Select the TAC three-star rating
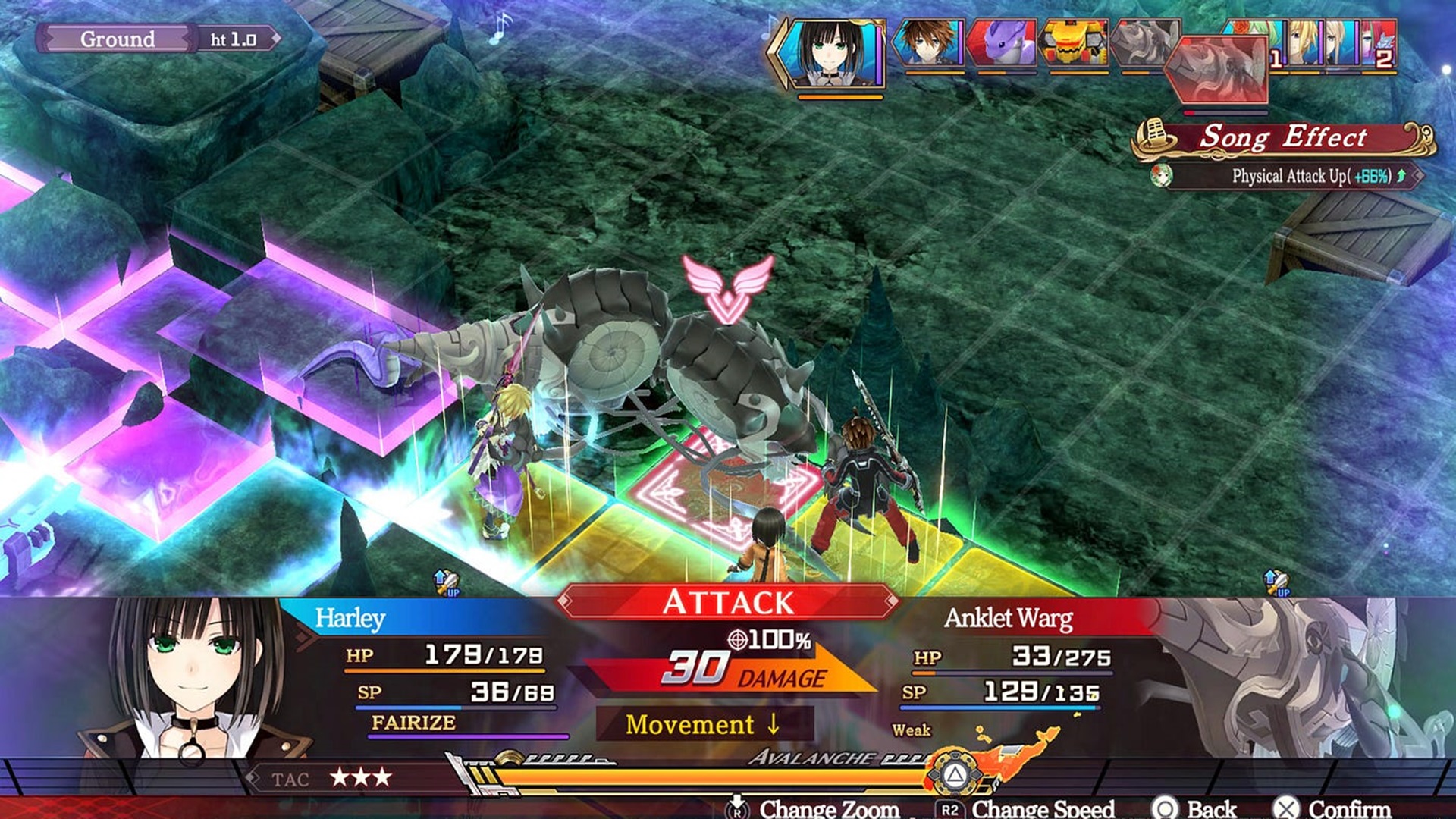Image resolution: width=1456 pixels, height=819 pixels. tap(361, 778)
